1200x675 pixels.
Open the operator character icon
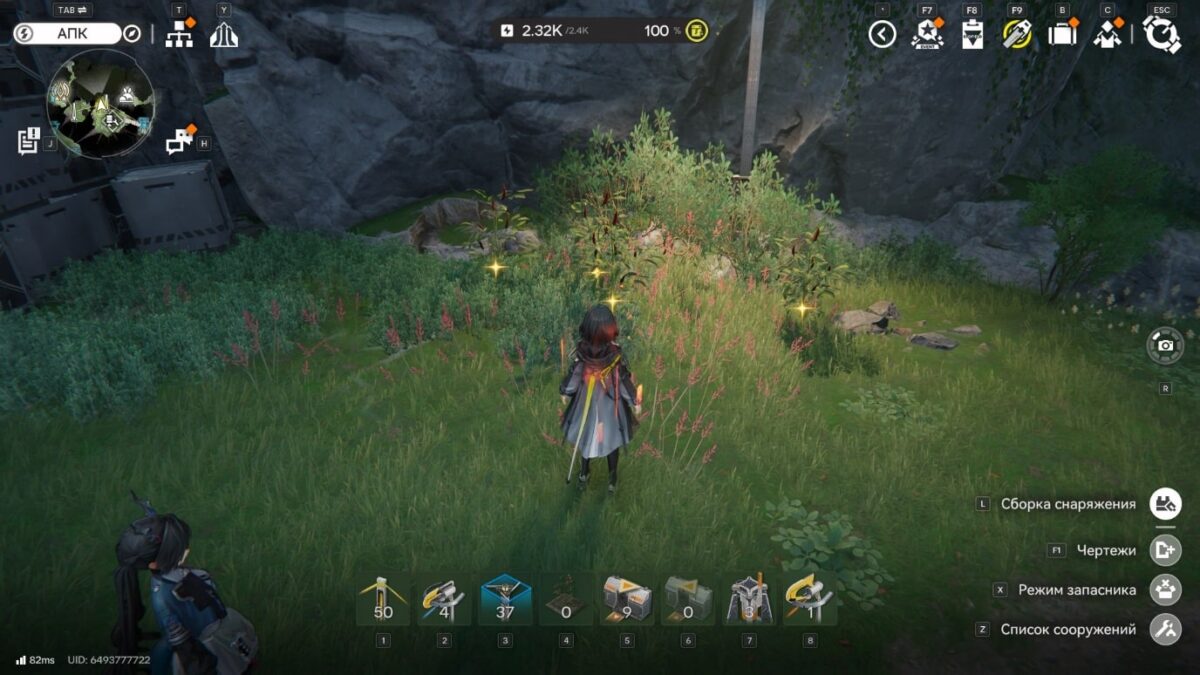point(1107,35)
